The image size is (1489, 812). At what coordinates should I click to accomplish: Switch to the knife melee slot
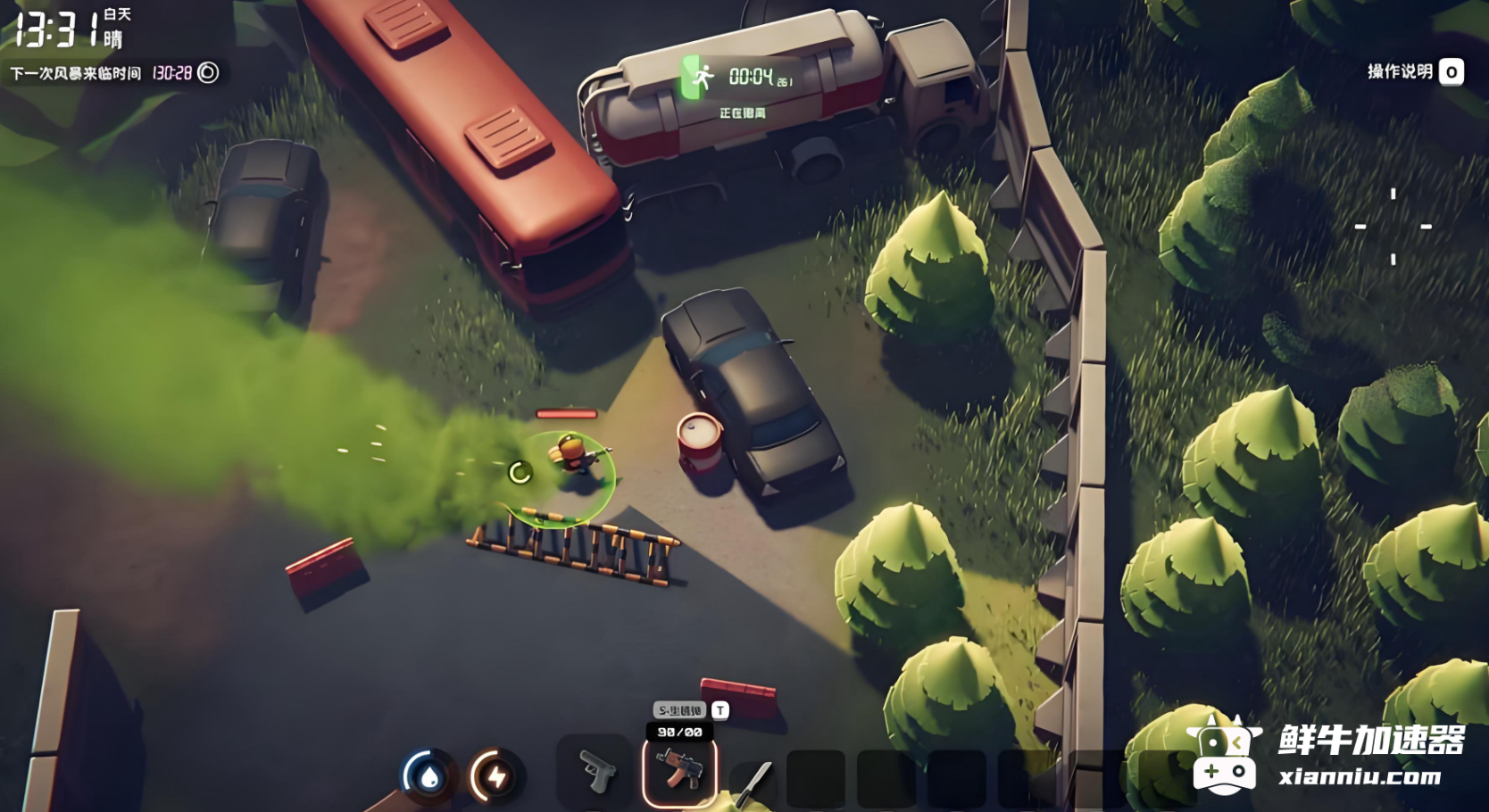click(x=755, y=779)
